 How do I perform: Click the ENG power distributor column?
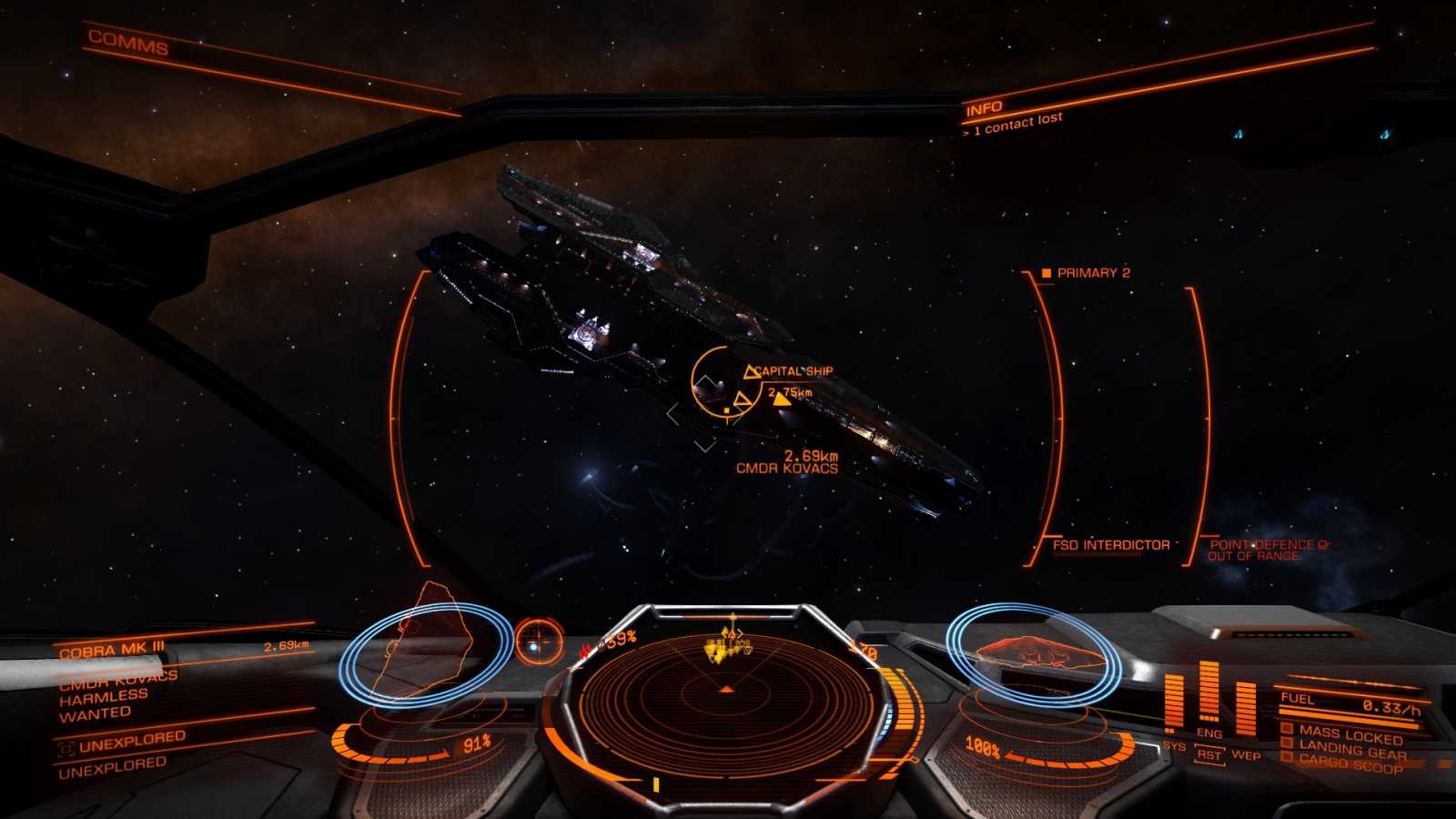1208,693
